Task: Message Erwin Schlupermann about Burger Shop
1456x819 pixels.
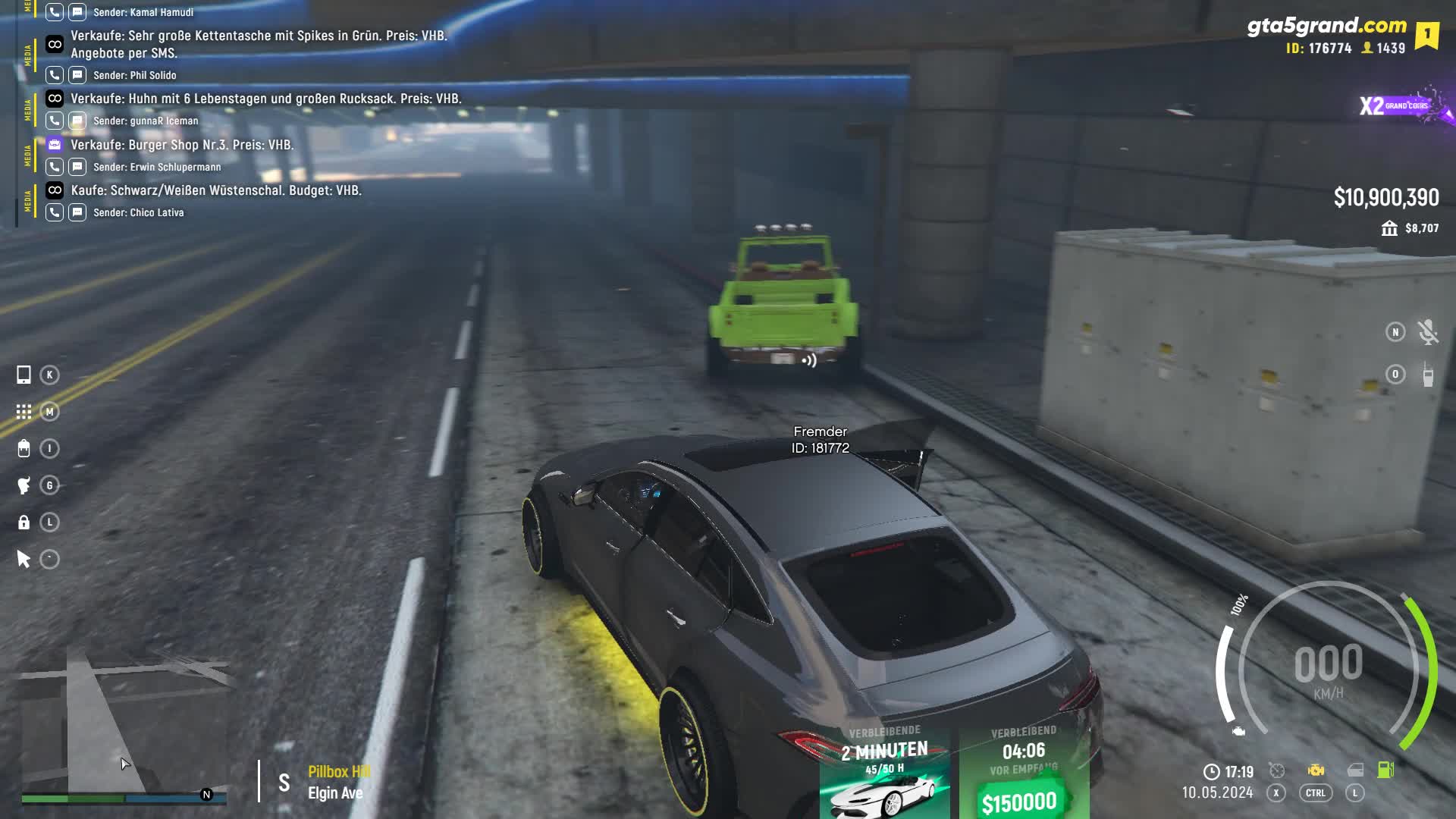Action: click(77, 167)
